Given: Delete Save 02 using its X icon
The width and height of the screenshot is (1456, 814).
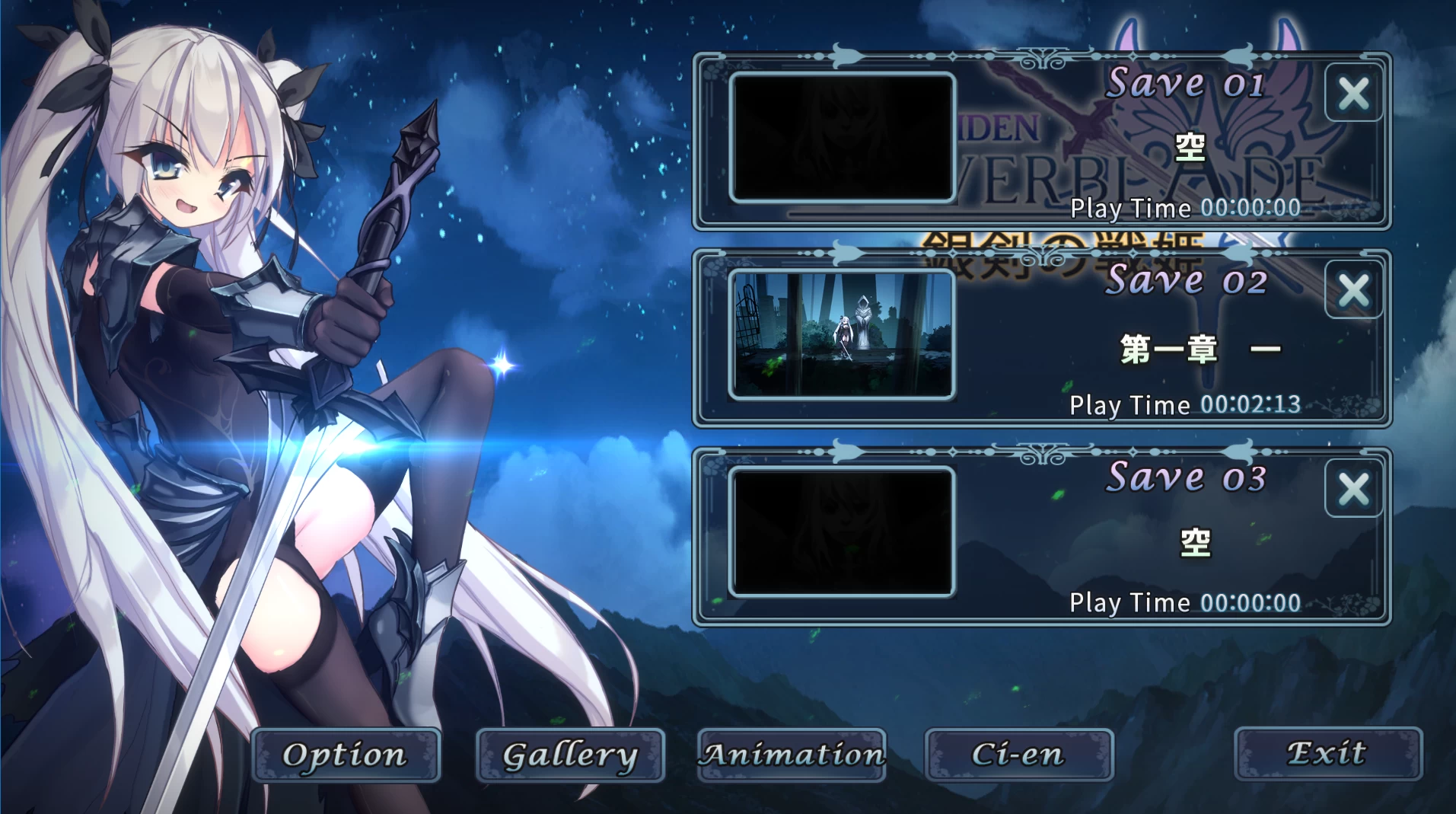Looking at the screenshot, I should tap(1353, 289).
